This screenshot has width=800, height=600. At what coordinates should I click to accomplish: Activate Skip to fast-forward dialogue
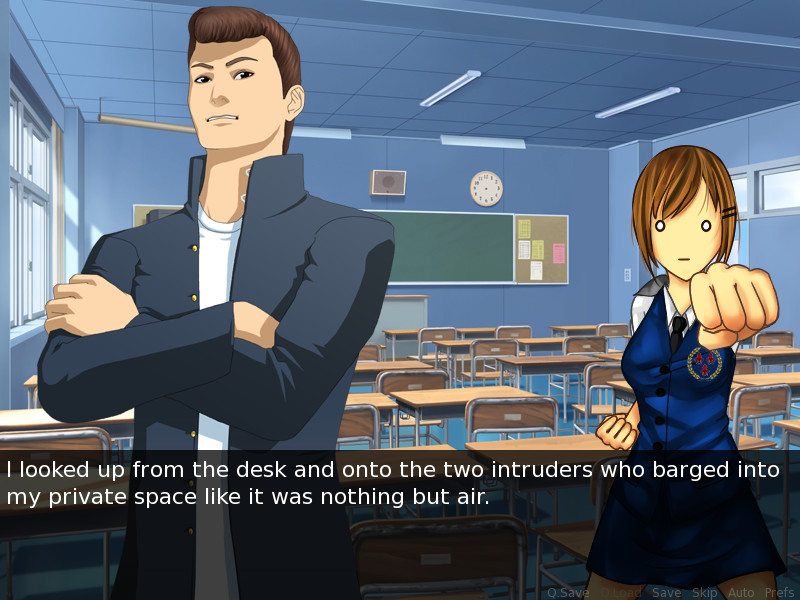pyautogui.click(x=705, y=593)
